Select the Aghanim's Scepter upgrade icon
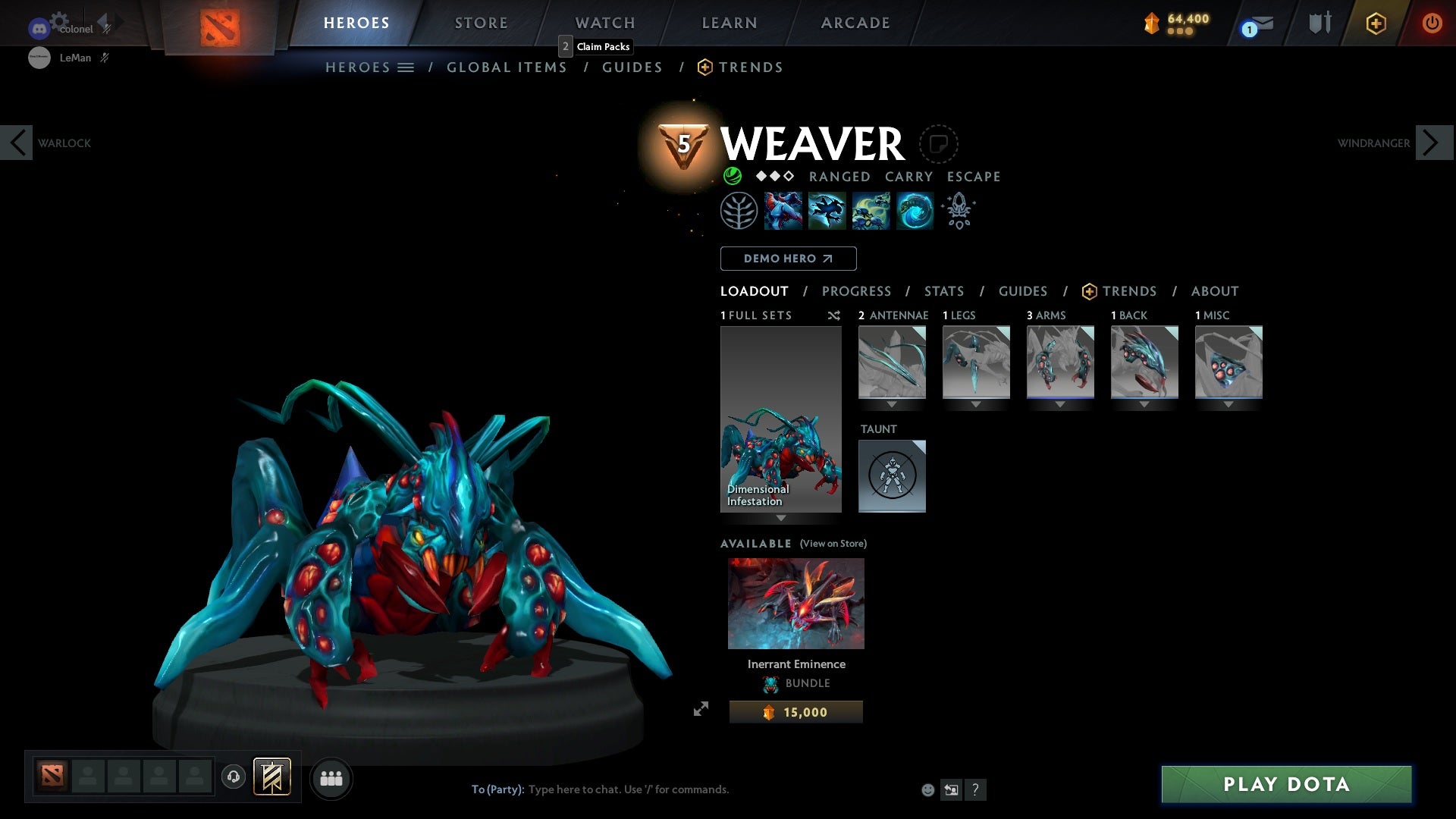The image size is (1456, 819). click(x=958, y=210)
